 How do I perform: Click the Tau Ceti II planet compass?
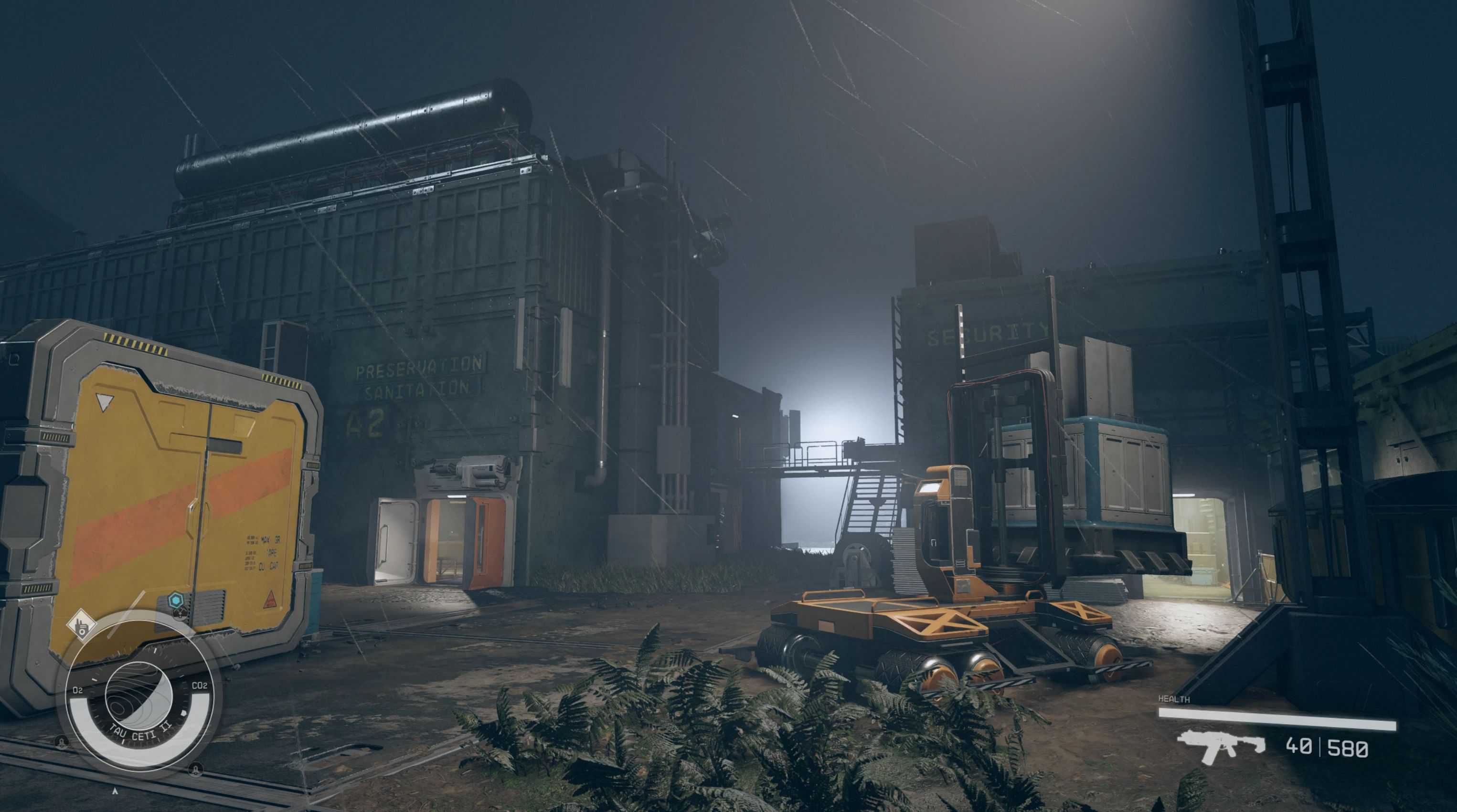[x=138, y=699]
